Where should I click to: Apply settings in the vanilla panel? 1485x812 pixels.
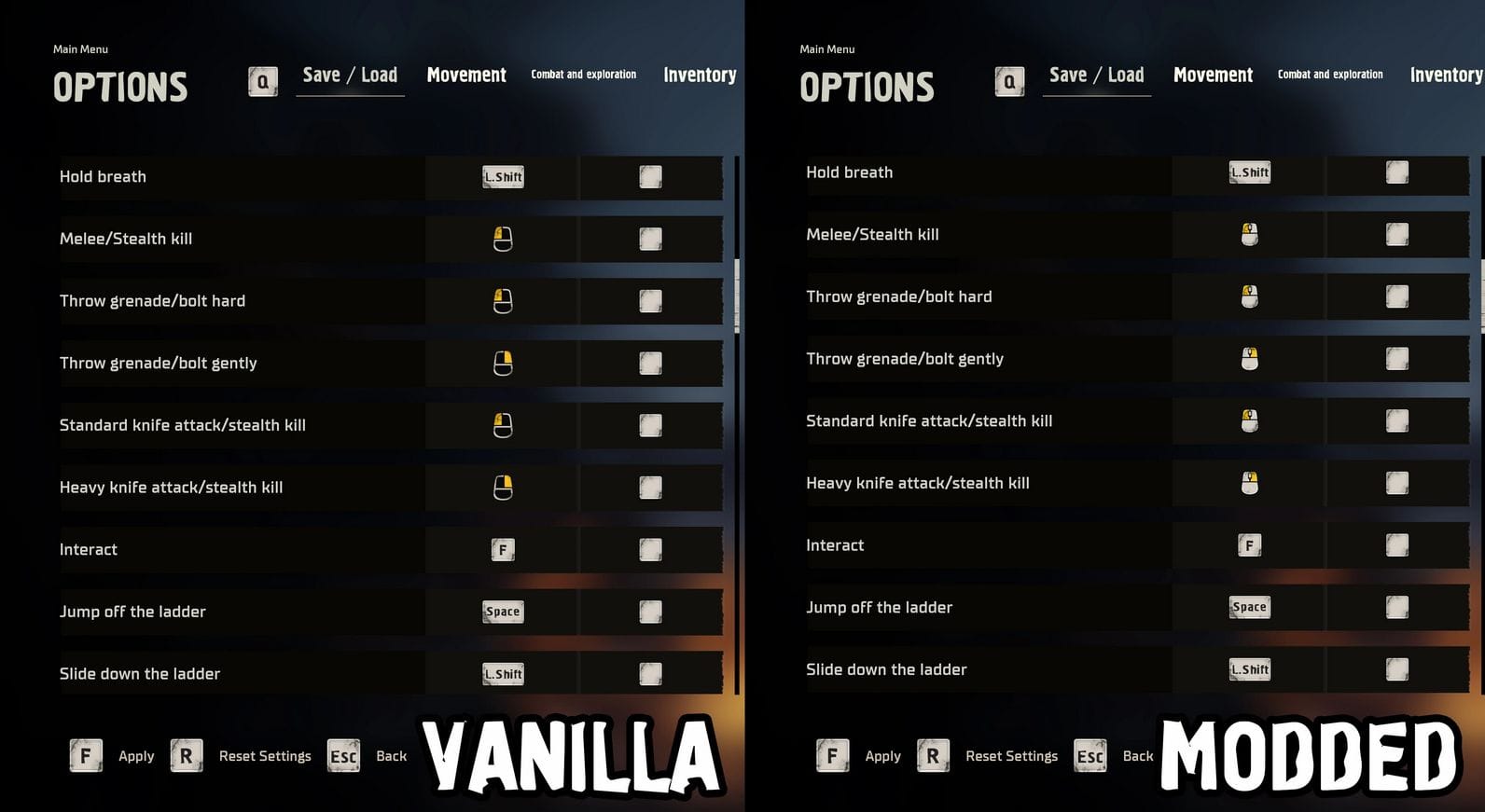[135, 756]
